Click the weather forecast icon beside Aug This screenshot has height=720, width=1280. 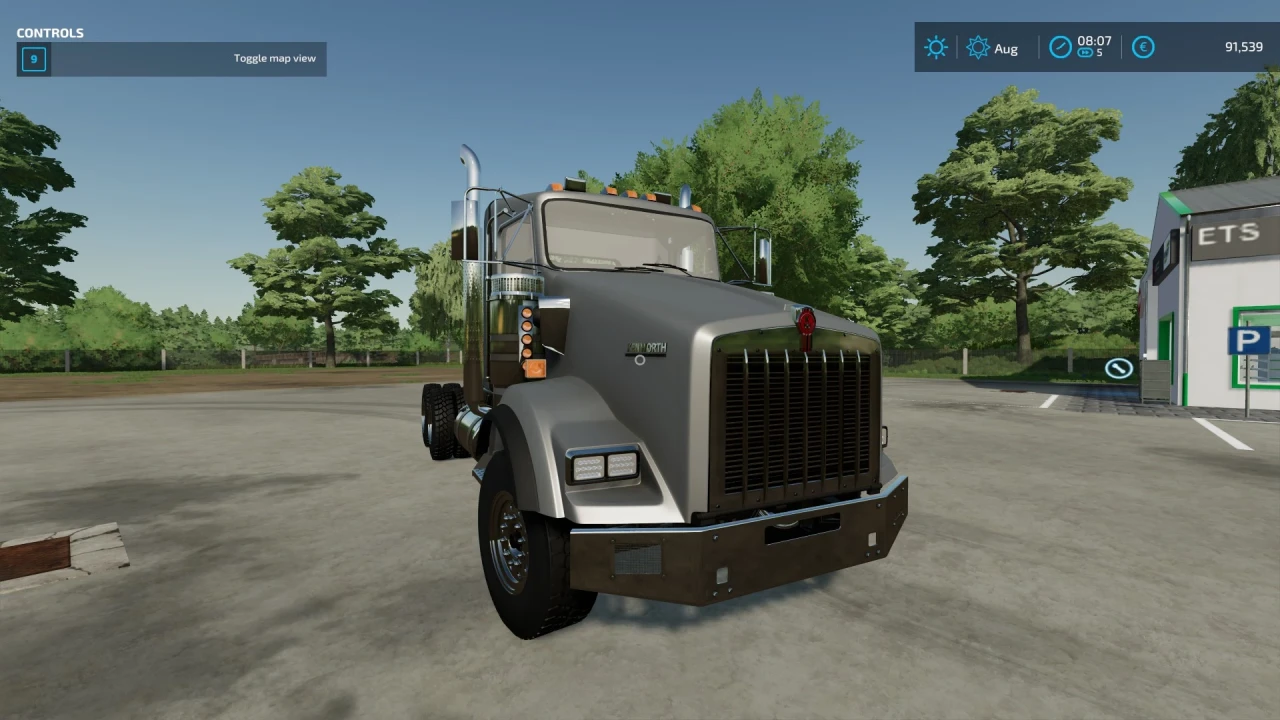click(978, 47)
